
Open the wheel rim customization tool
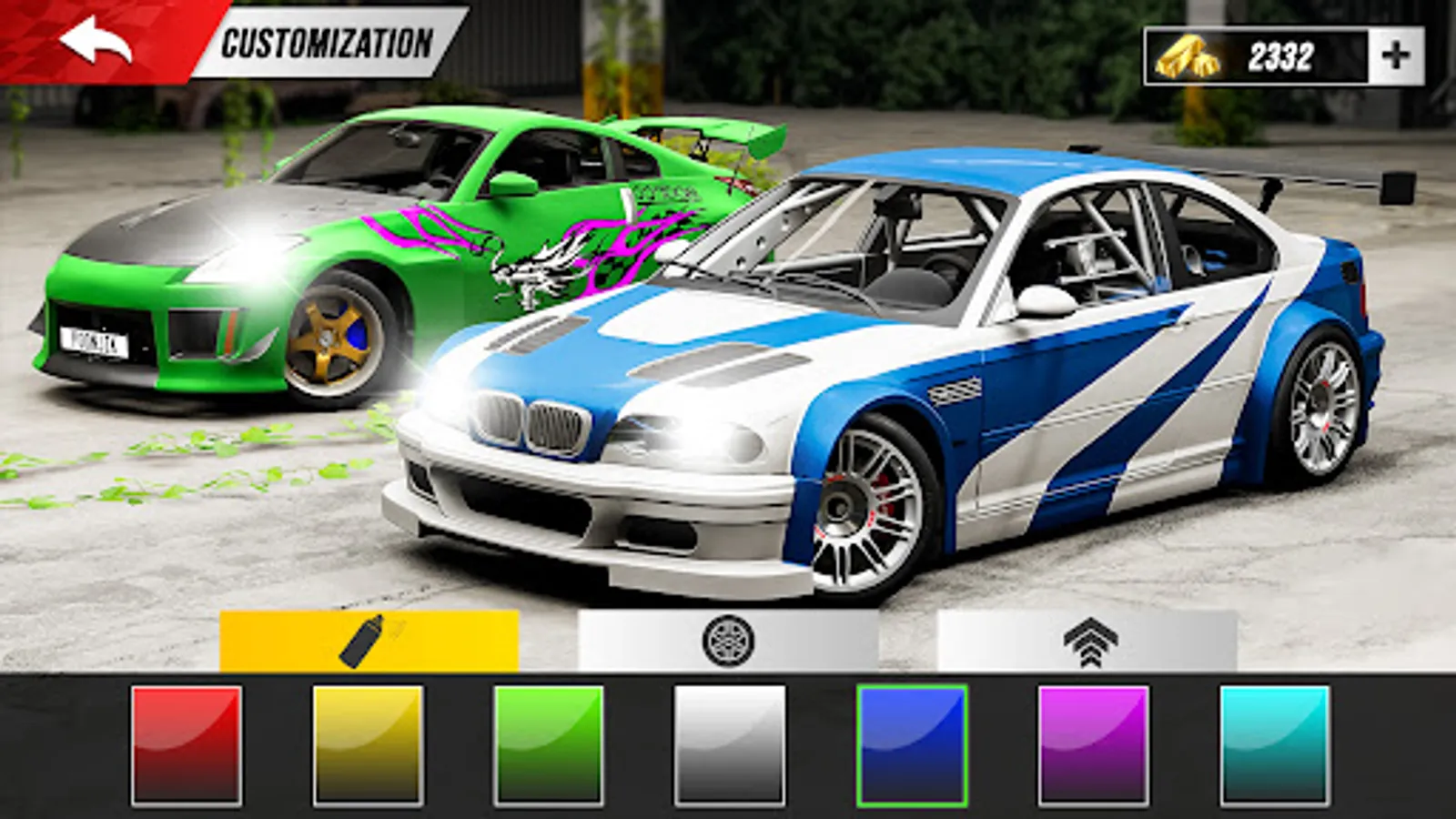(x=728, y=642)
